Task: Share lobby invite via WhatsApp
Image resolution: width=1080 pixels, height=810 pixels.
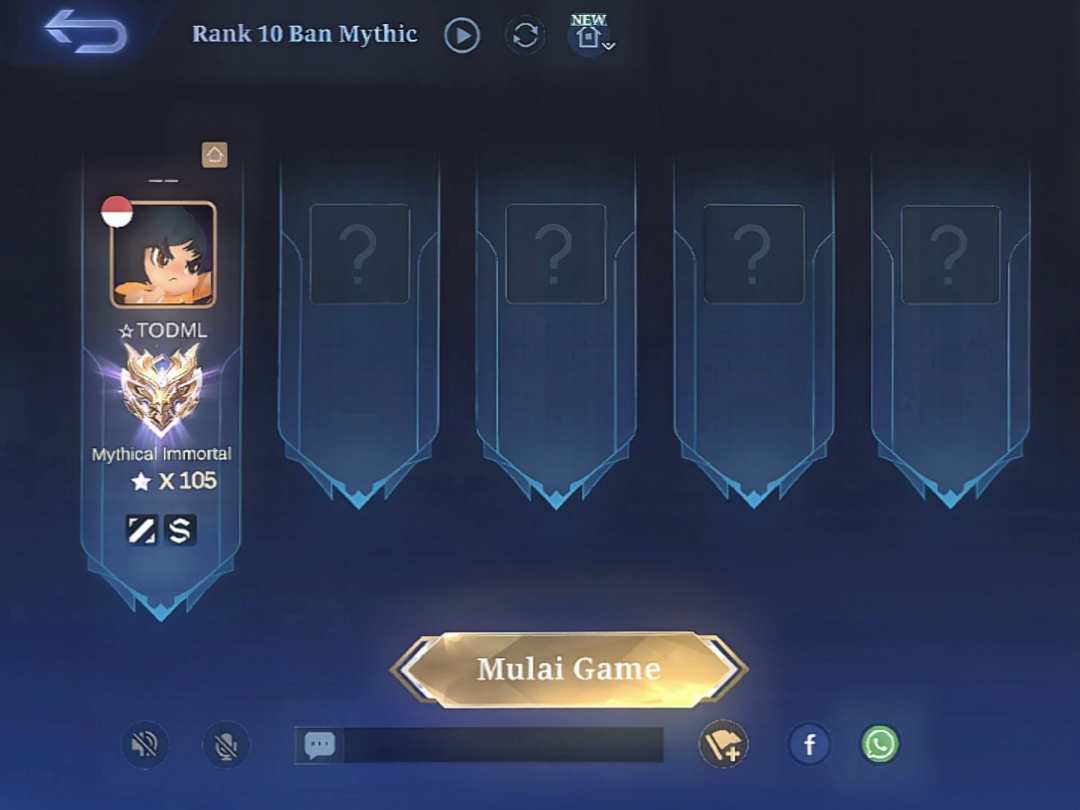Action: (x=880, y=745)
